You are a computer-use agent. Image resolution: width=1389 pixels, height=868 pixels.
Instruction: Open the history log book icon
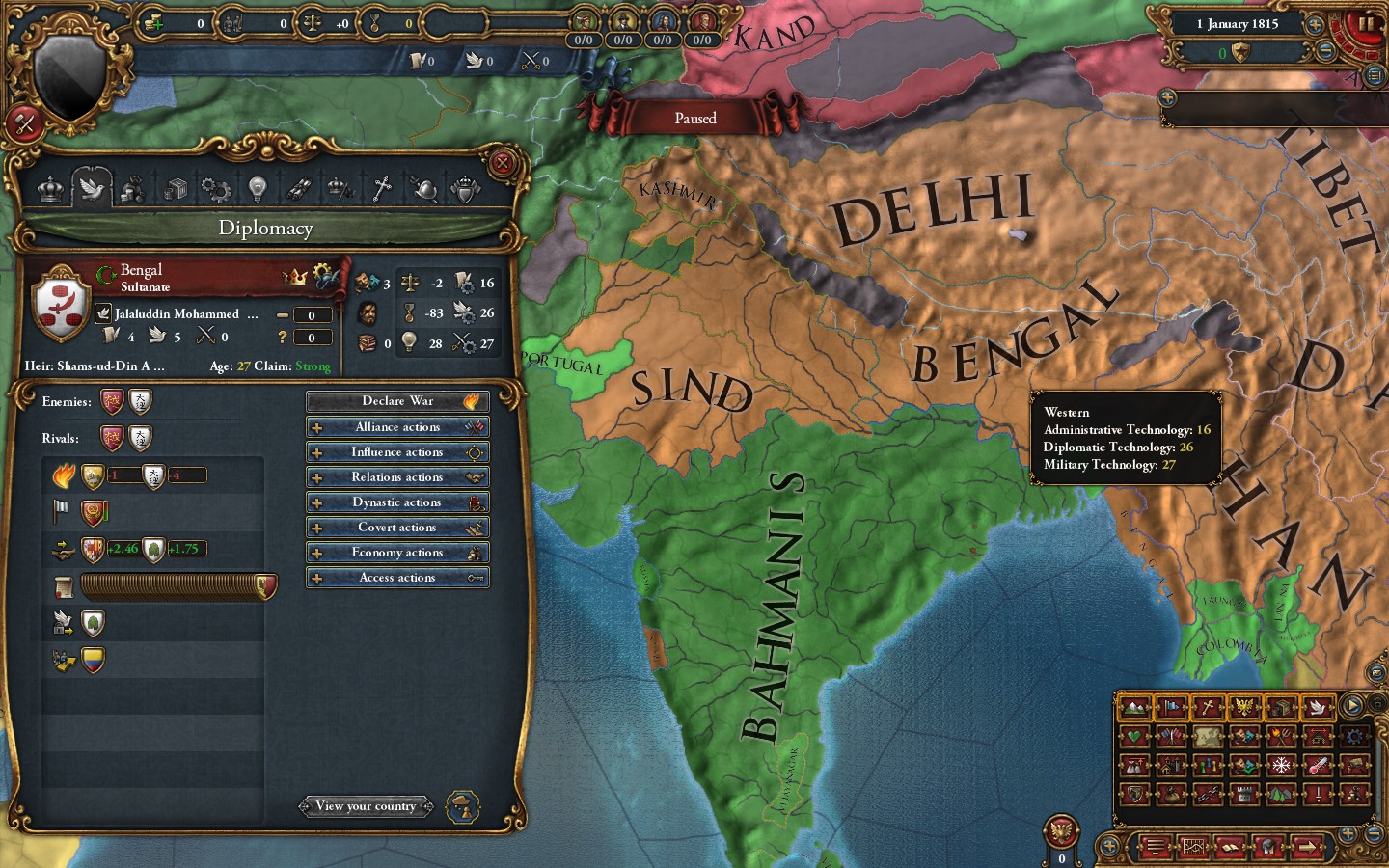coord(1230,847)
